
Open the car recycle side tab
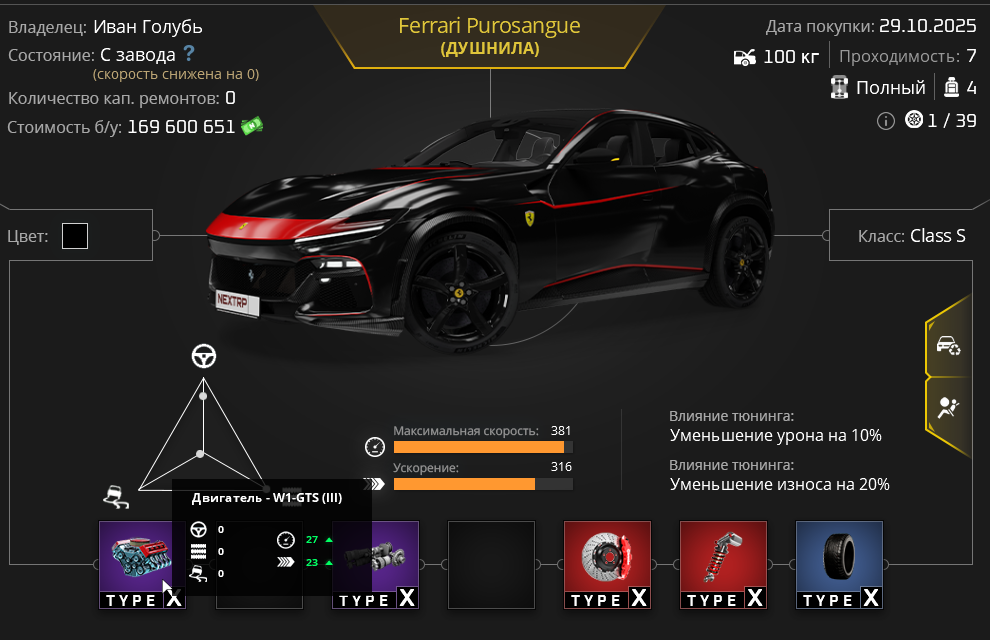click(x=948, y=345)
